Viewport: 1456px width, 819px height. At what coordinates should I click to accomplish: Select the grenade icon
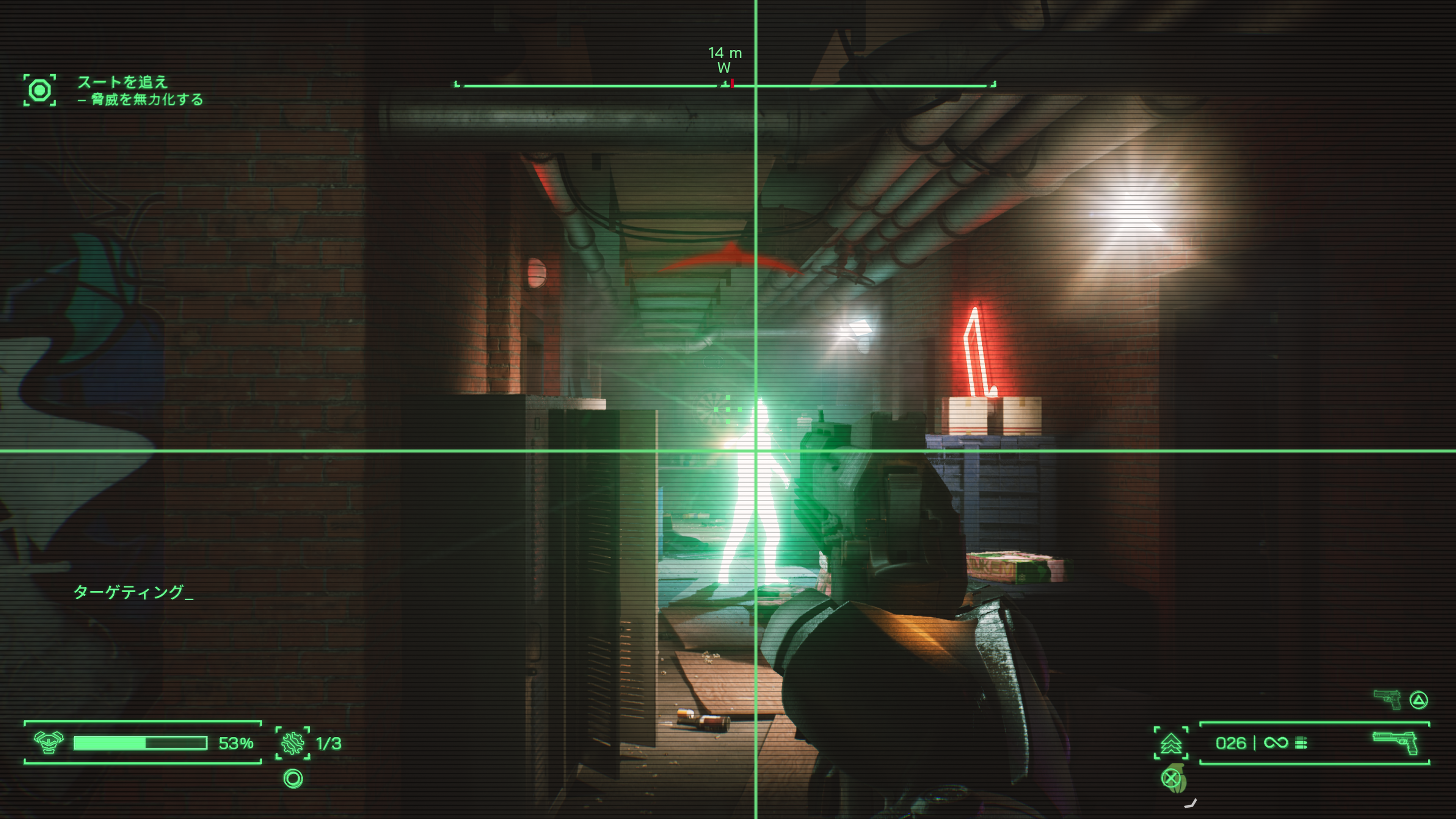(x=1175, y=780)
